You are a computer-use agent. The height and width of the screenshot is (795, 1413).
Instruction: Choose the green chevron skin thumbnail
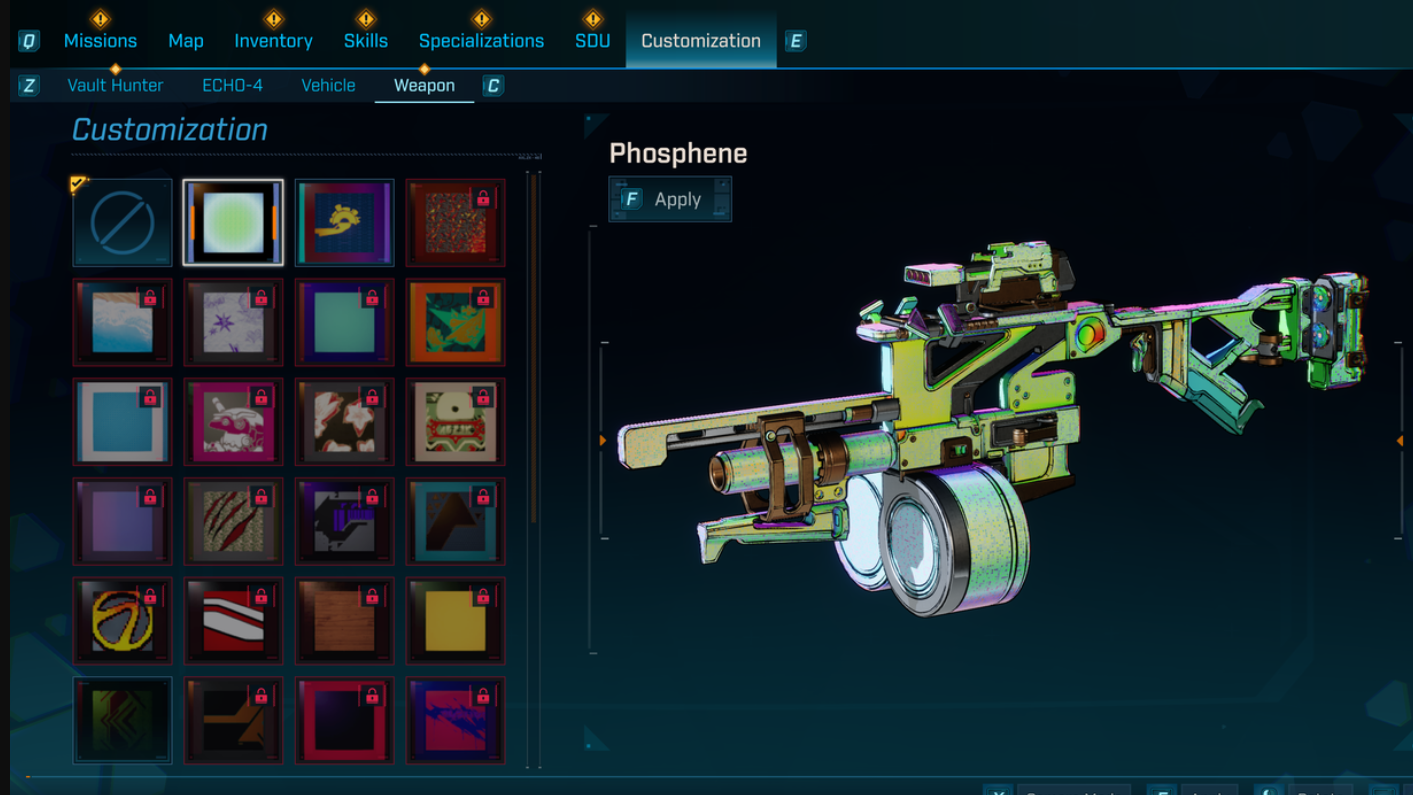point(122,720)
